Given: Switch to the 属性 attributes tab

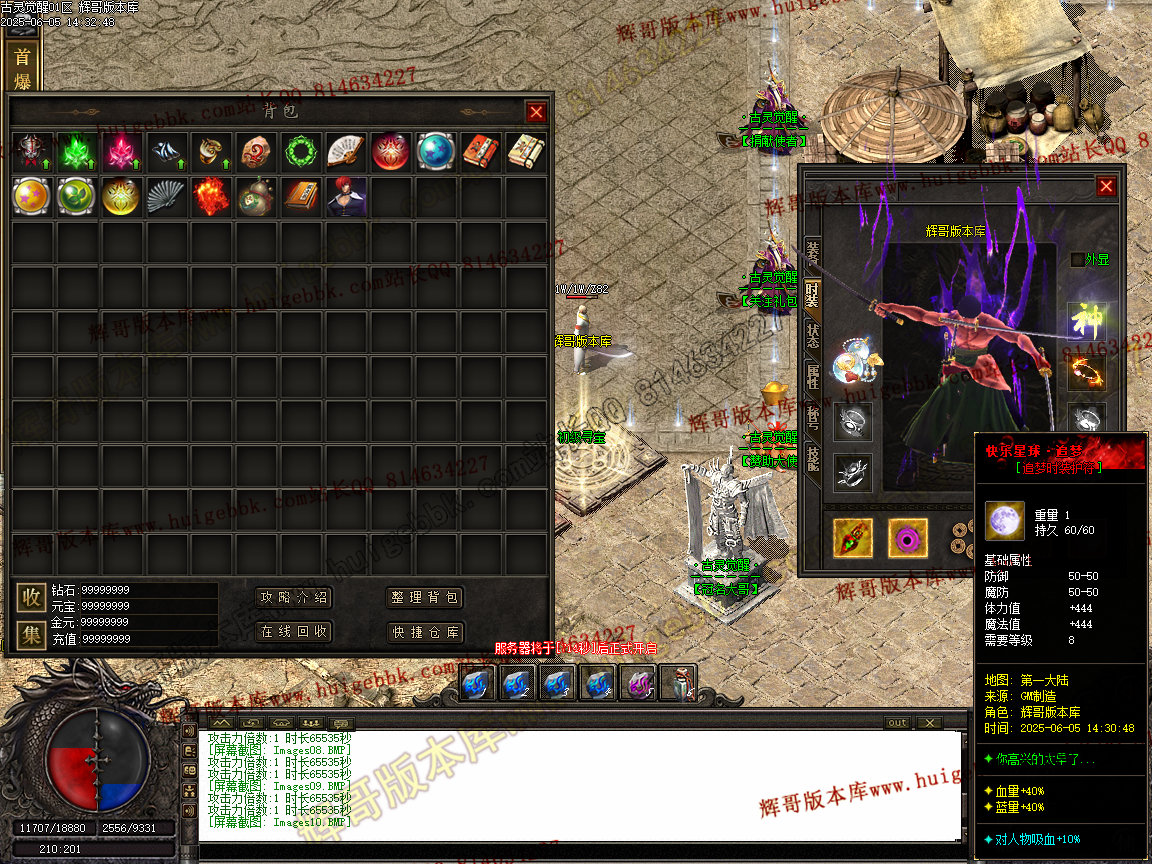Looking at the screenshot, I should pos(813,377).
